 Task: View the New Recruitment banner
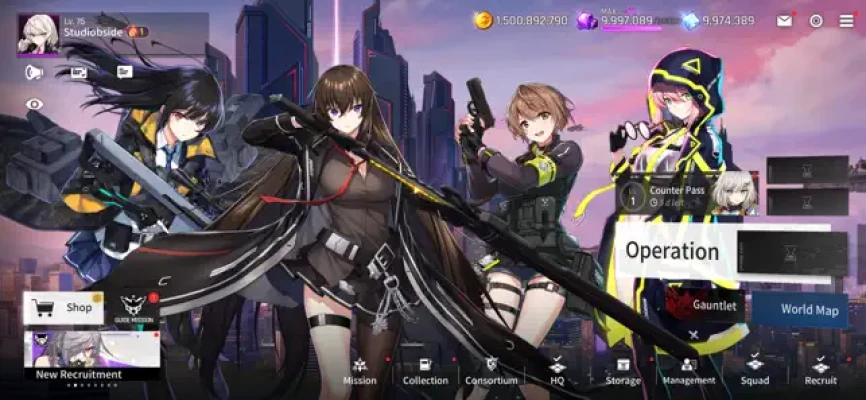coord(92,356)
